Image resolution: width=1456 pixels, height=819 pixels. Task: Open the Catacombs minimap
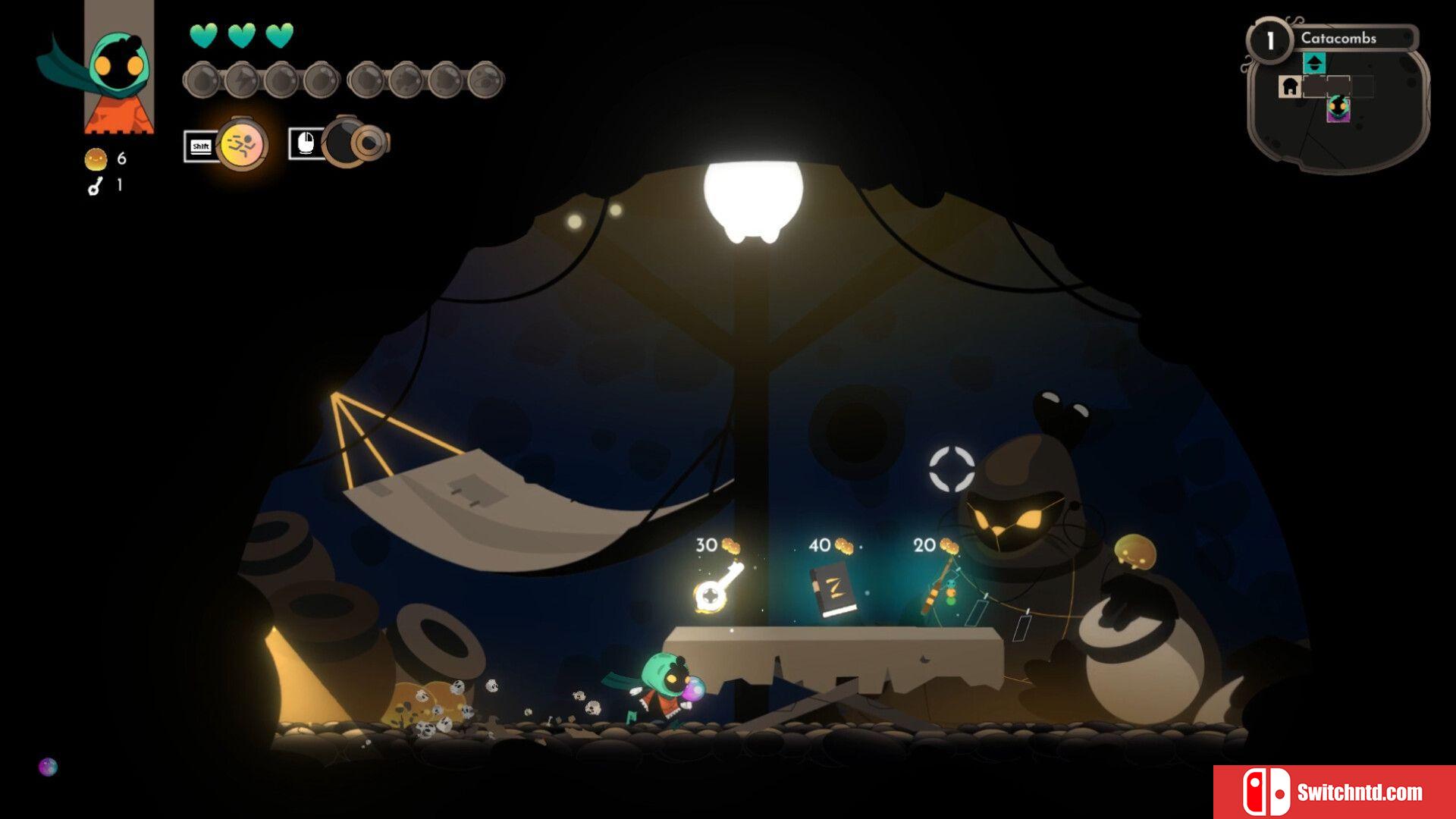click(1338, 97)
